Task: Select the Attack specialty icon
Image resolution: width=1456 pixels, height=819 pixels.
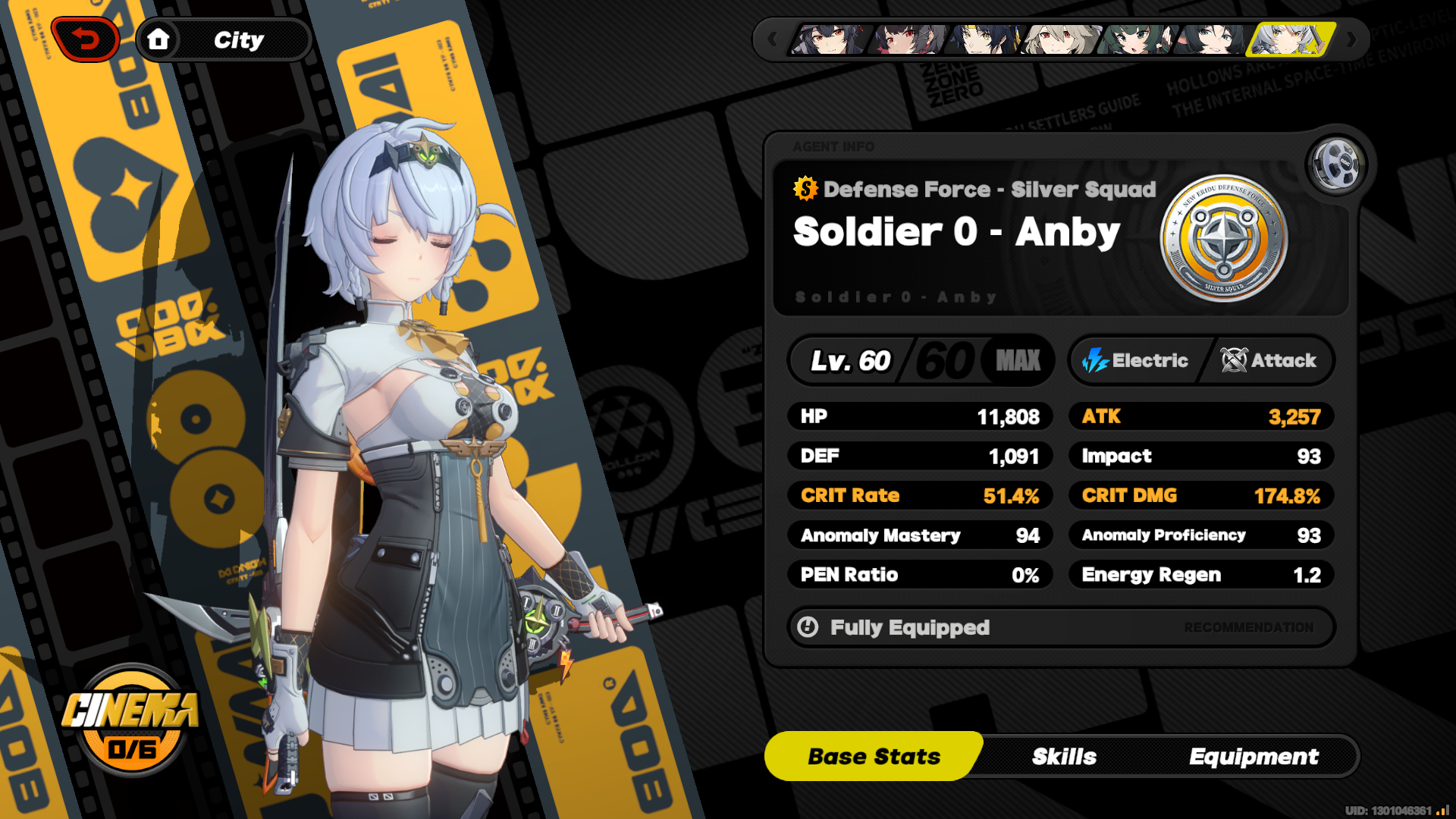Action: [x=1235, y=360]
